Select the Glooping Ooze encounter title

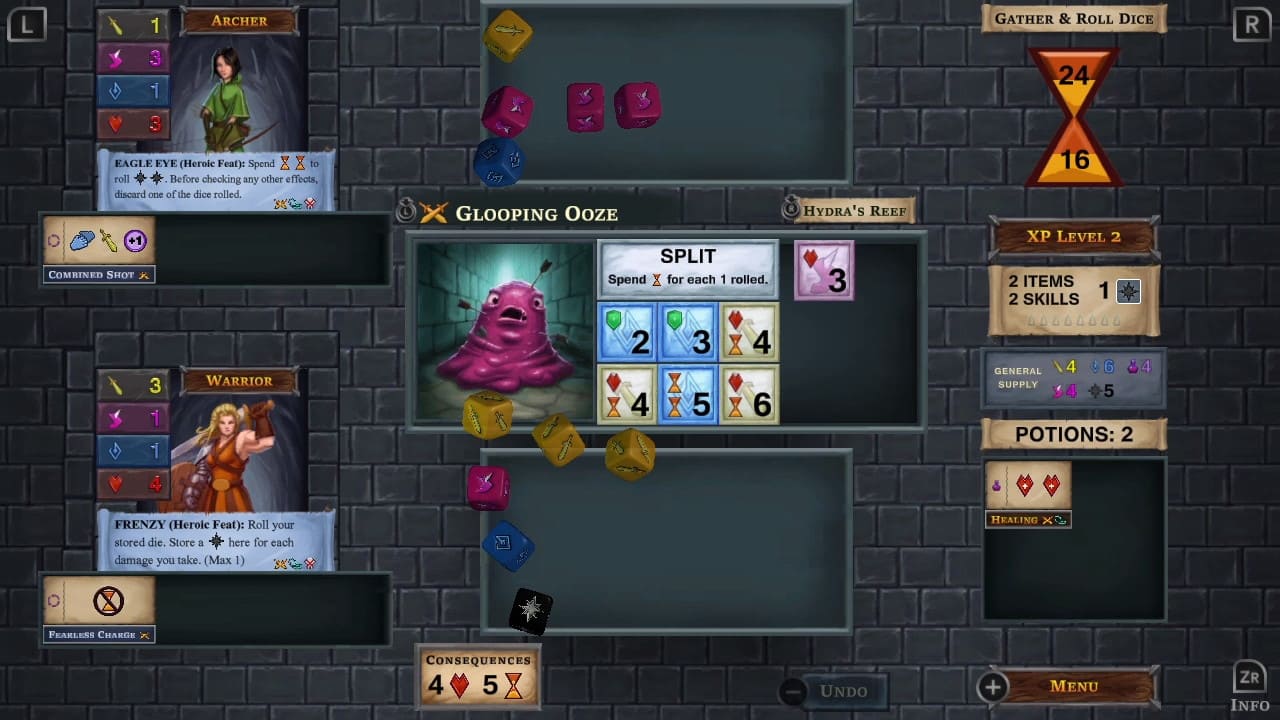coord(536,213)
